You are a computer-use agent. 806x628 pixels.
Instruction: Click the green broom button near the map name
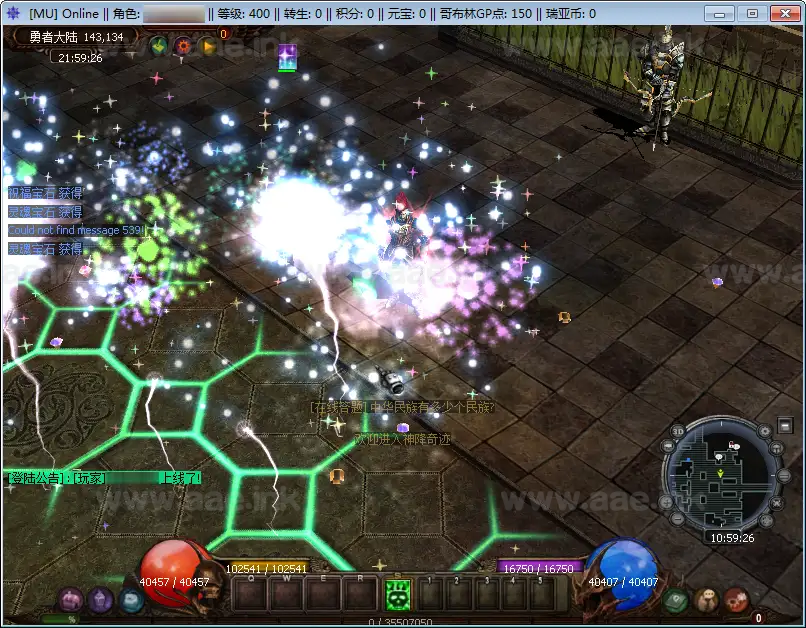pyautogui.click(x=159, y=45)
